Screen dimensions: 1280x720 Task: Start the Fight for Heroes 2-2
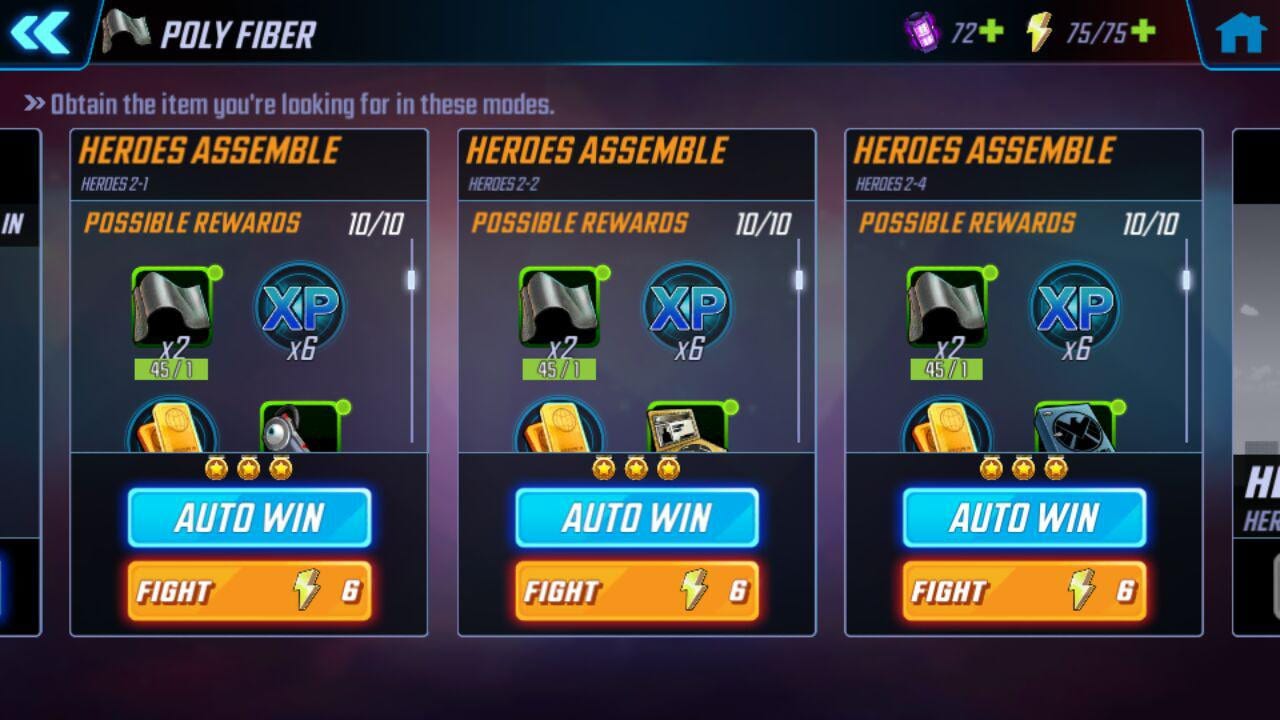click(637, 591)
